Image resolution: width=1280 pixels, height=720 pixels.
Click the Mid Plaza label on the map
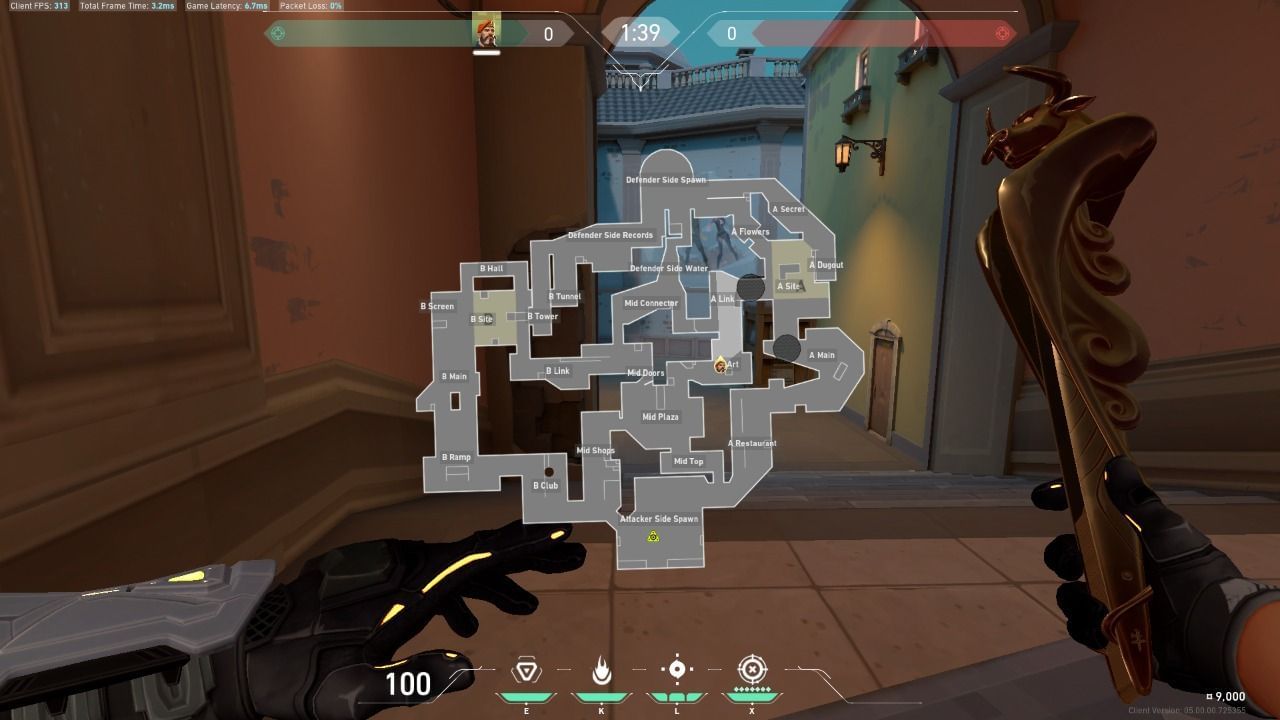661,416
